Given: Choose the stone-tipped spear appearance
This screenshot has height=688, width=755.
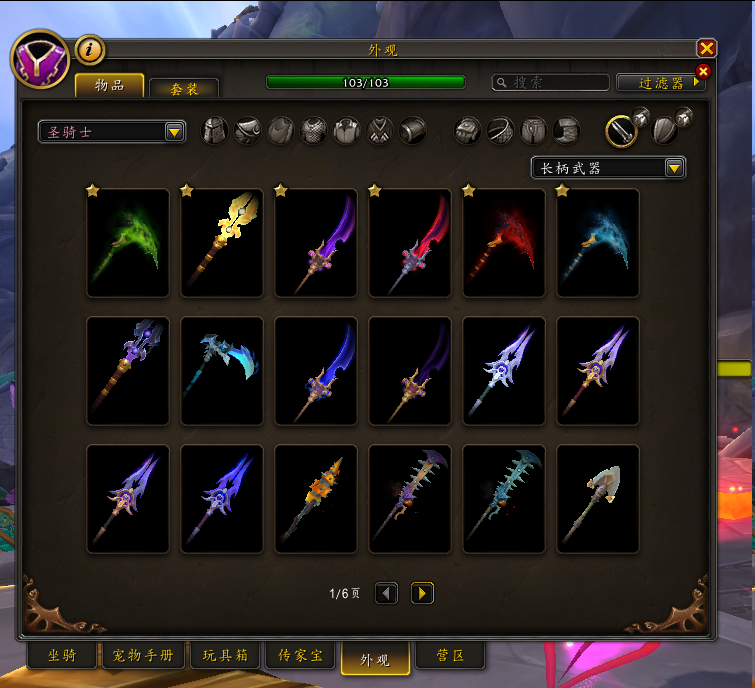Looking at the screenshot, I should 598,499.
